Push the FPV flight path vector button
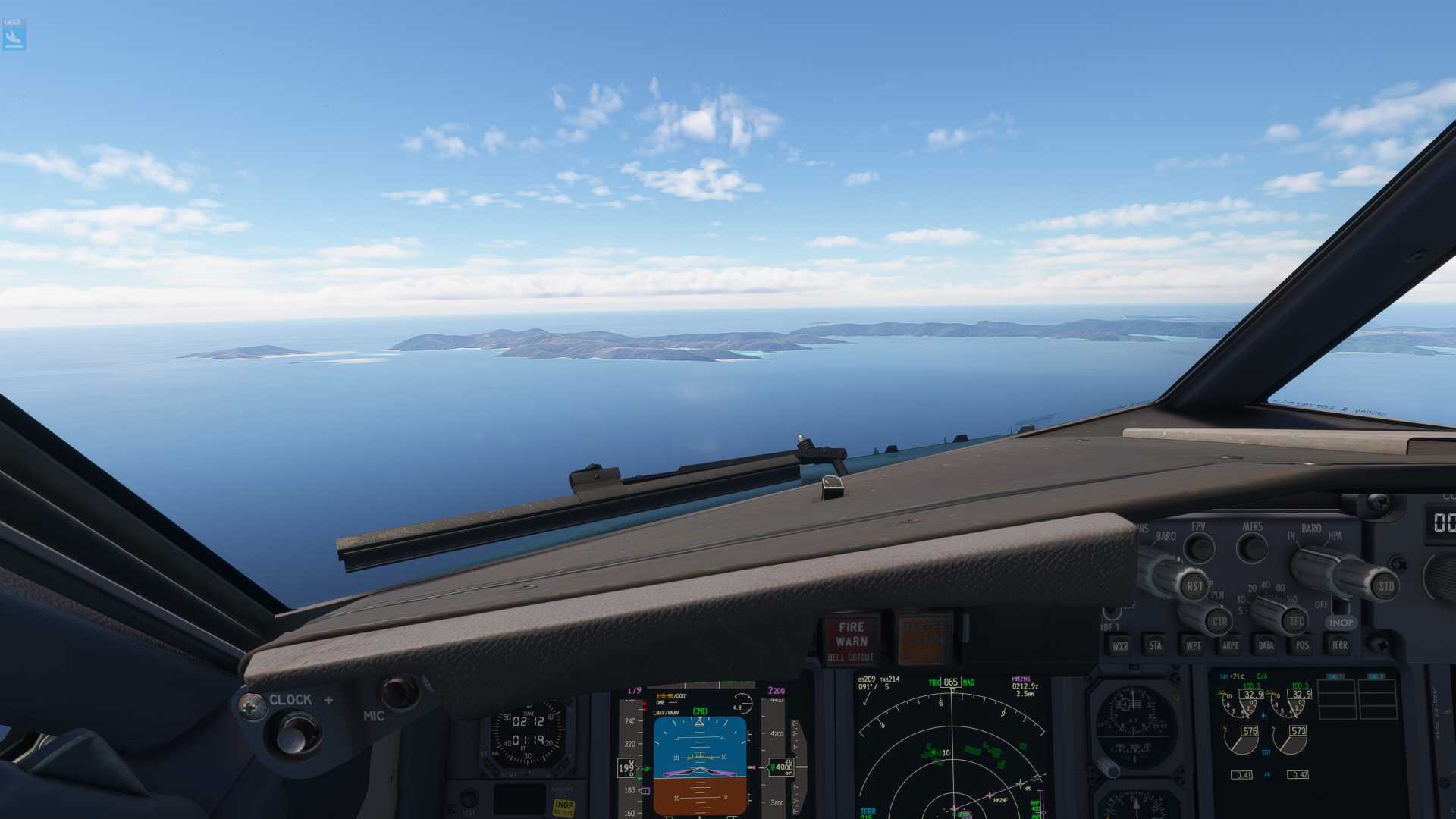 pyautogui.click(x=1199, y=547)
